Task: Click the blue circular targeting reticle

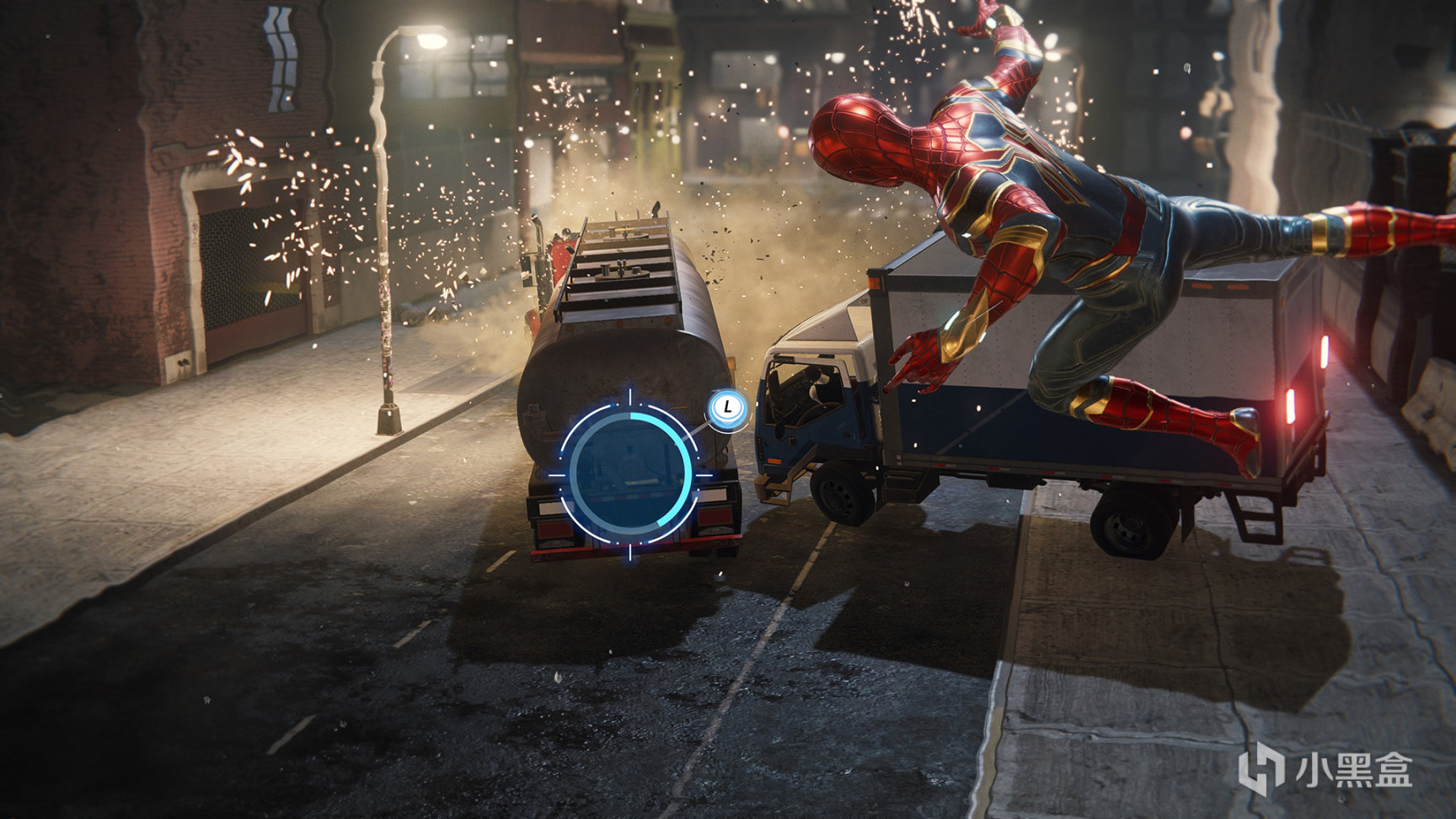Action: click(x=629, y=474)
